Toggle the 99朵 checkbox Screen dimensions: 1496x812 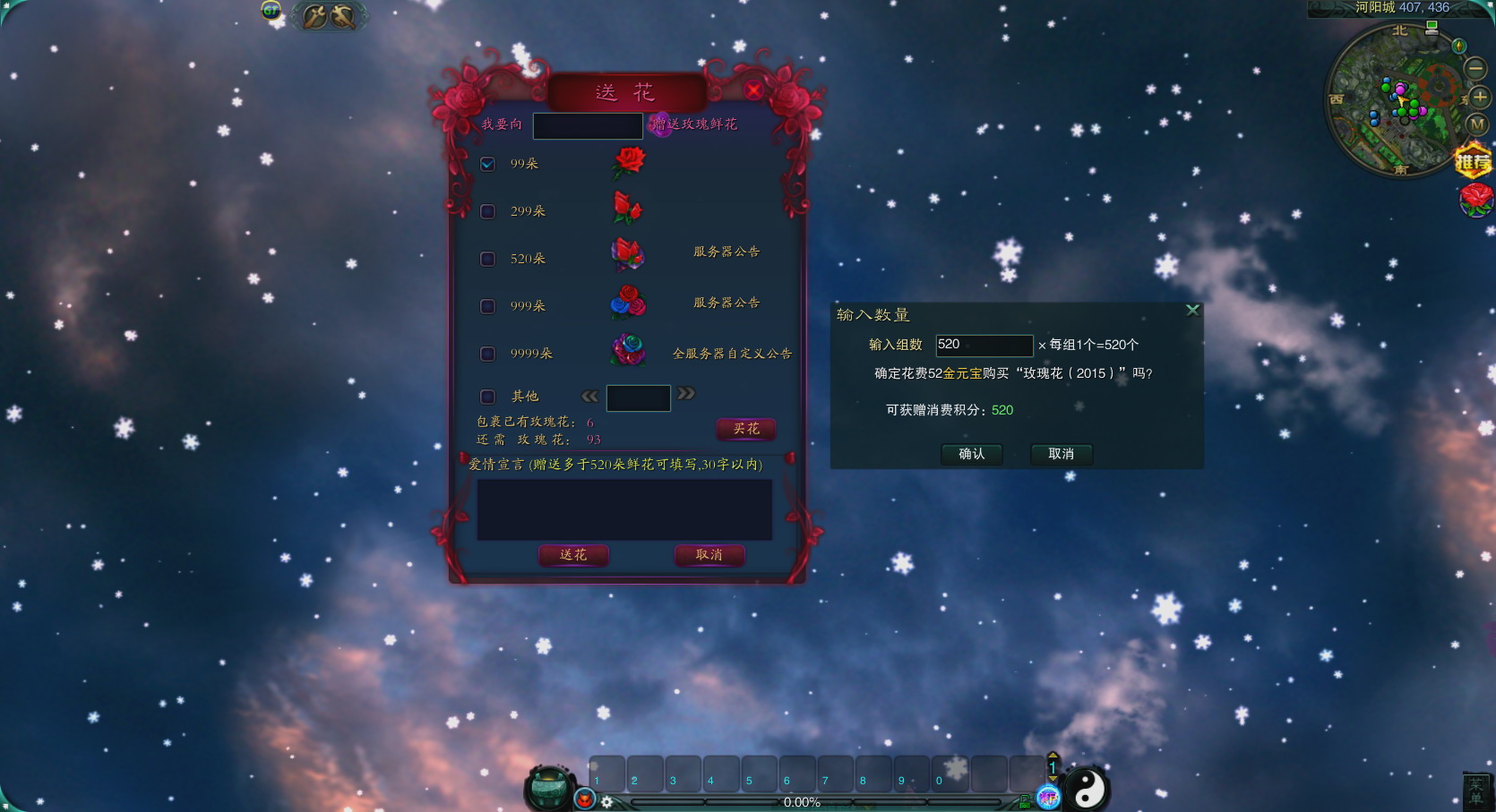[x=487, y=164]
